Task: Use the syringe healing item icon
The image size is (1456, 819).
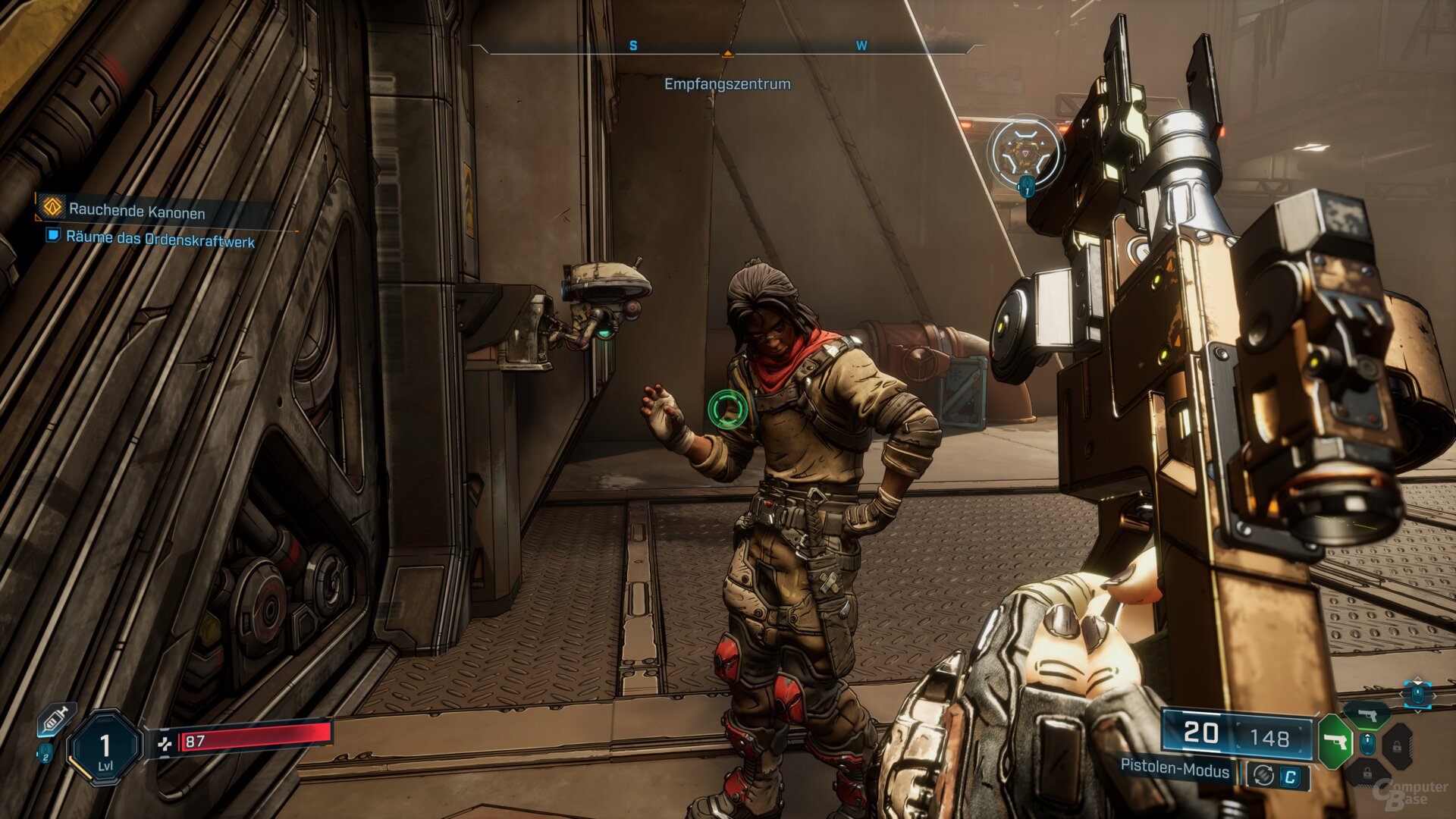Action: [57, 718]
